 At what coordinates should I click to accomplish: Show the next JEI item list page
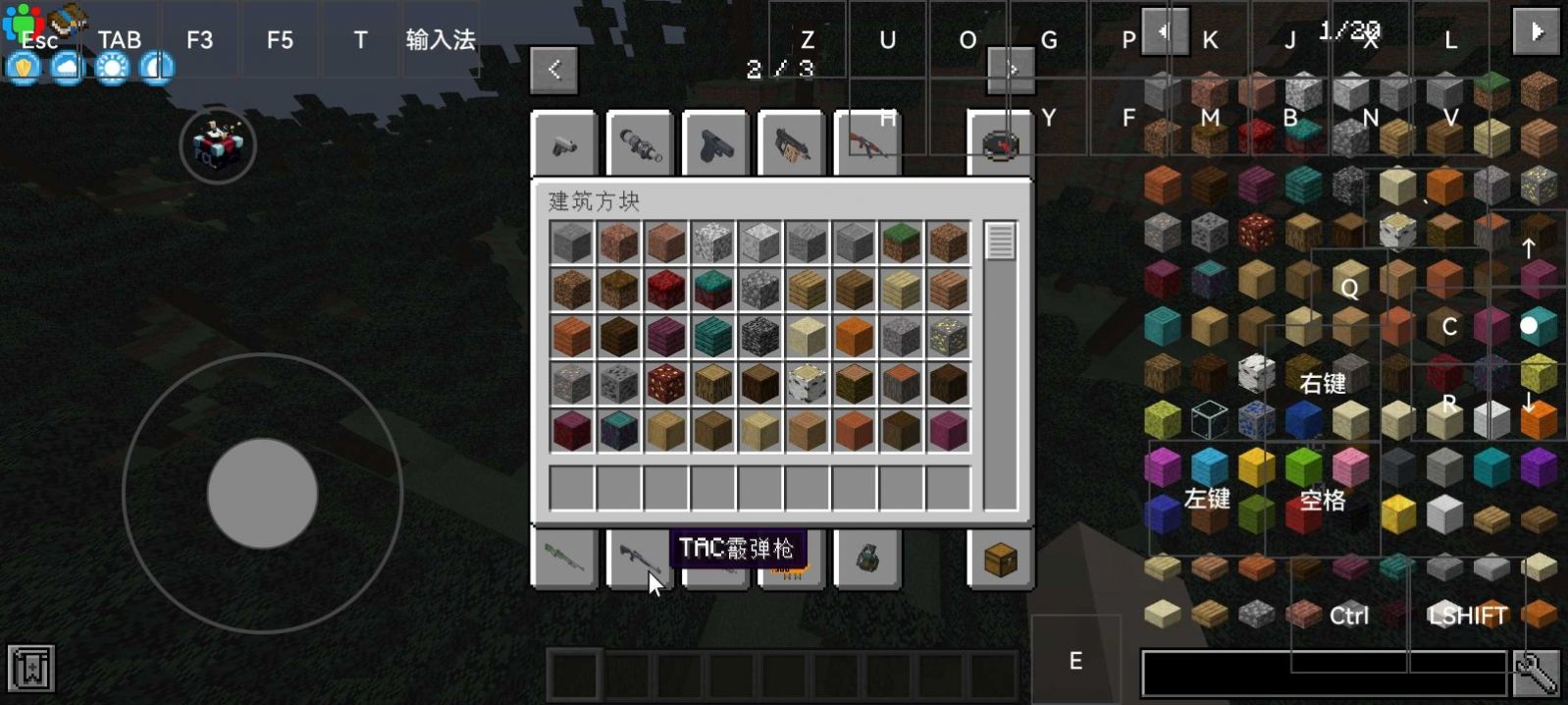[x=1536, y=31]
